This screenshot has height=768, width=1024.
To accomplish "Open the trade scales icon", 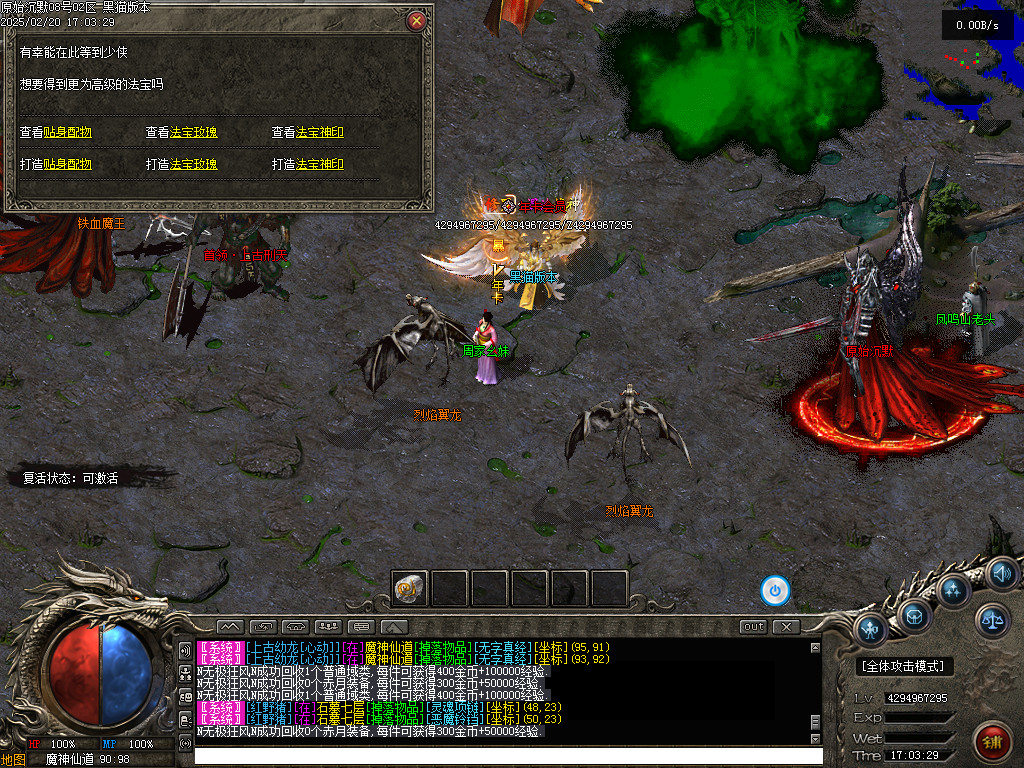I will [x=992, y=620].
